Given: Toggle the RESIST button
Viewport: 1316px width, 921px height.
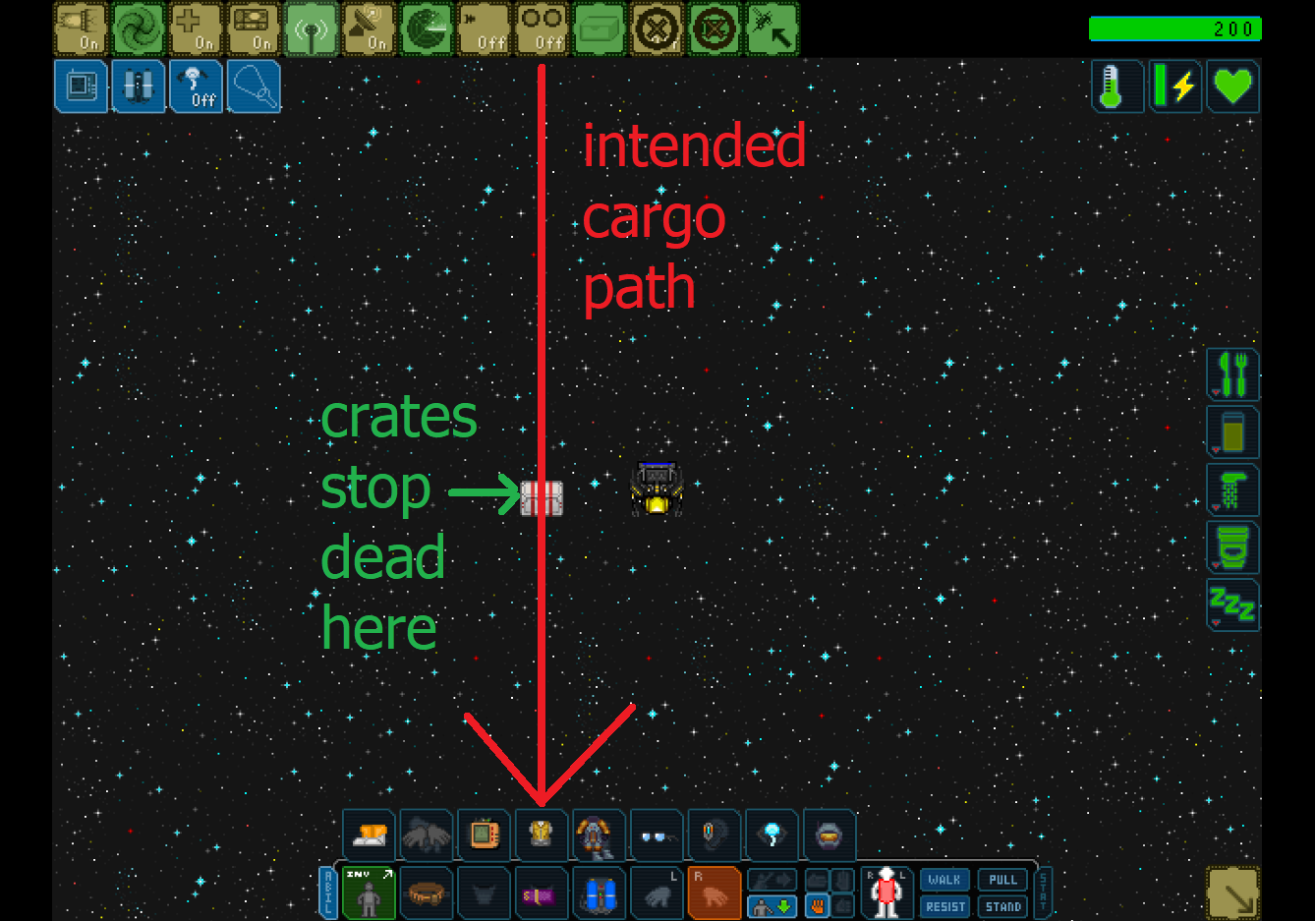Looking at the screenshot, I should click(x=944, y=906).
